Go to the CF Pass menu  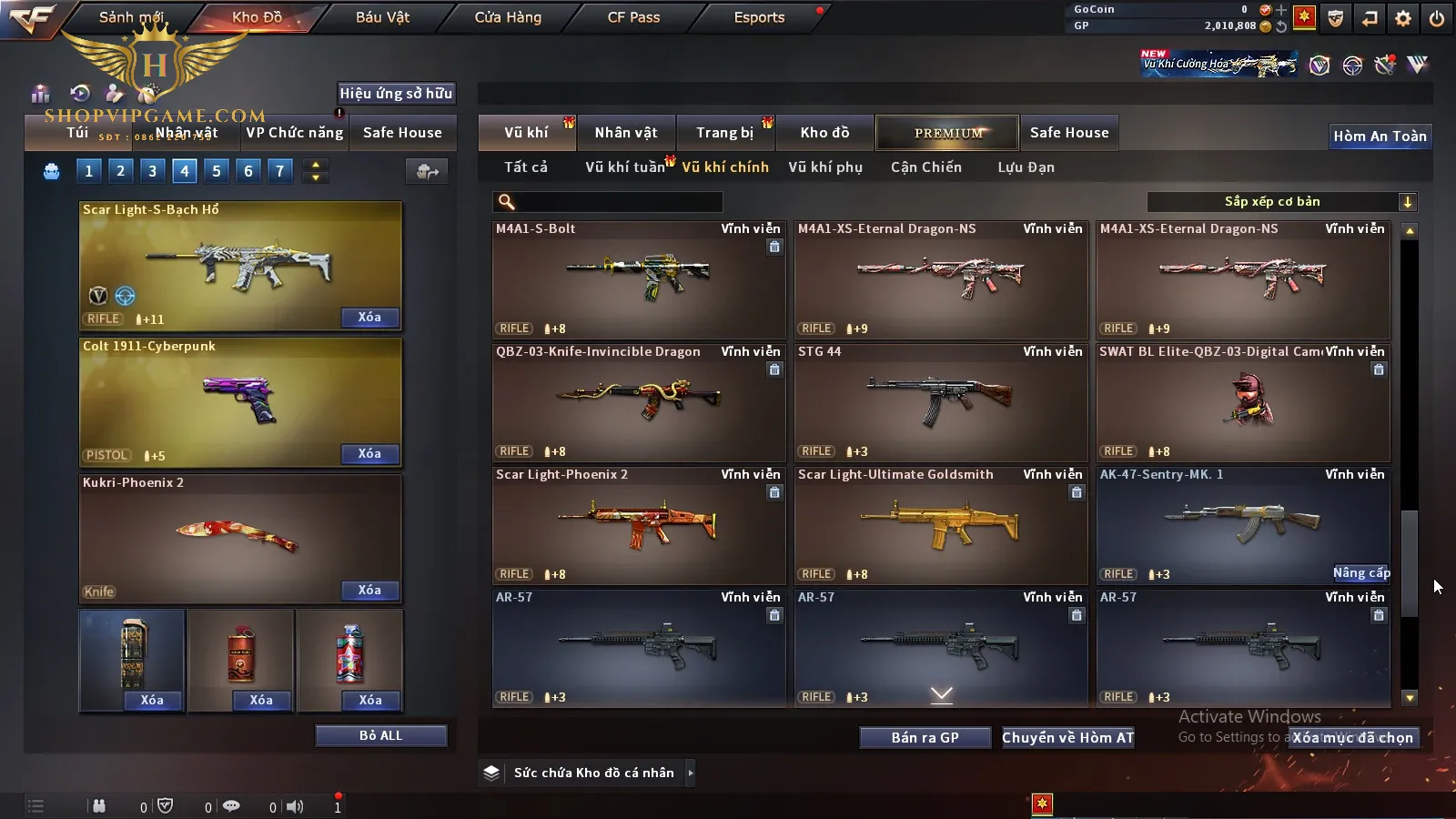pyautogui.click(x=633, y=17)
